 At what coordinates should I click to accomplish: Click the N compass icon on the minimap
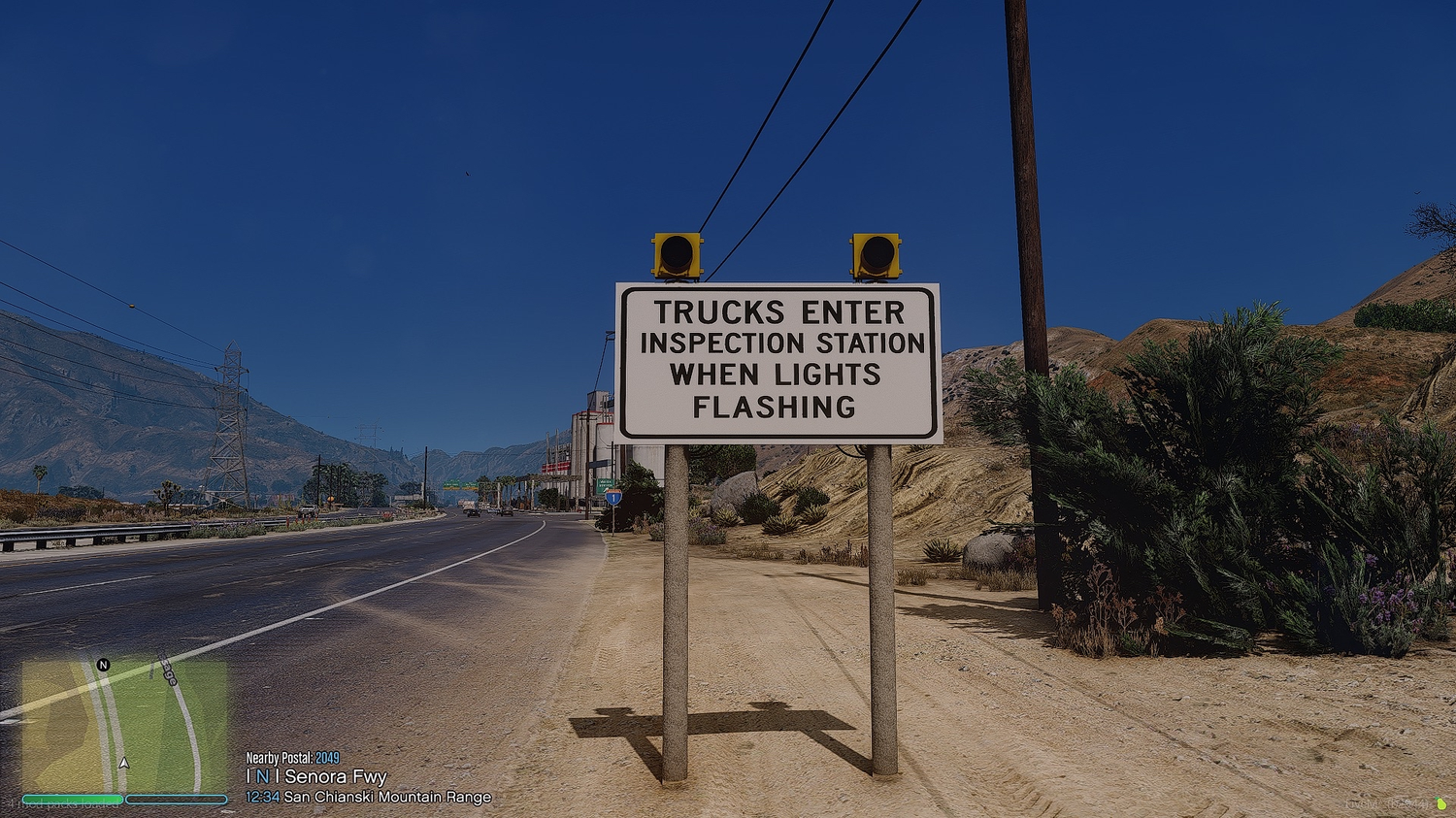point(101,666)
